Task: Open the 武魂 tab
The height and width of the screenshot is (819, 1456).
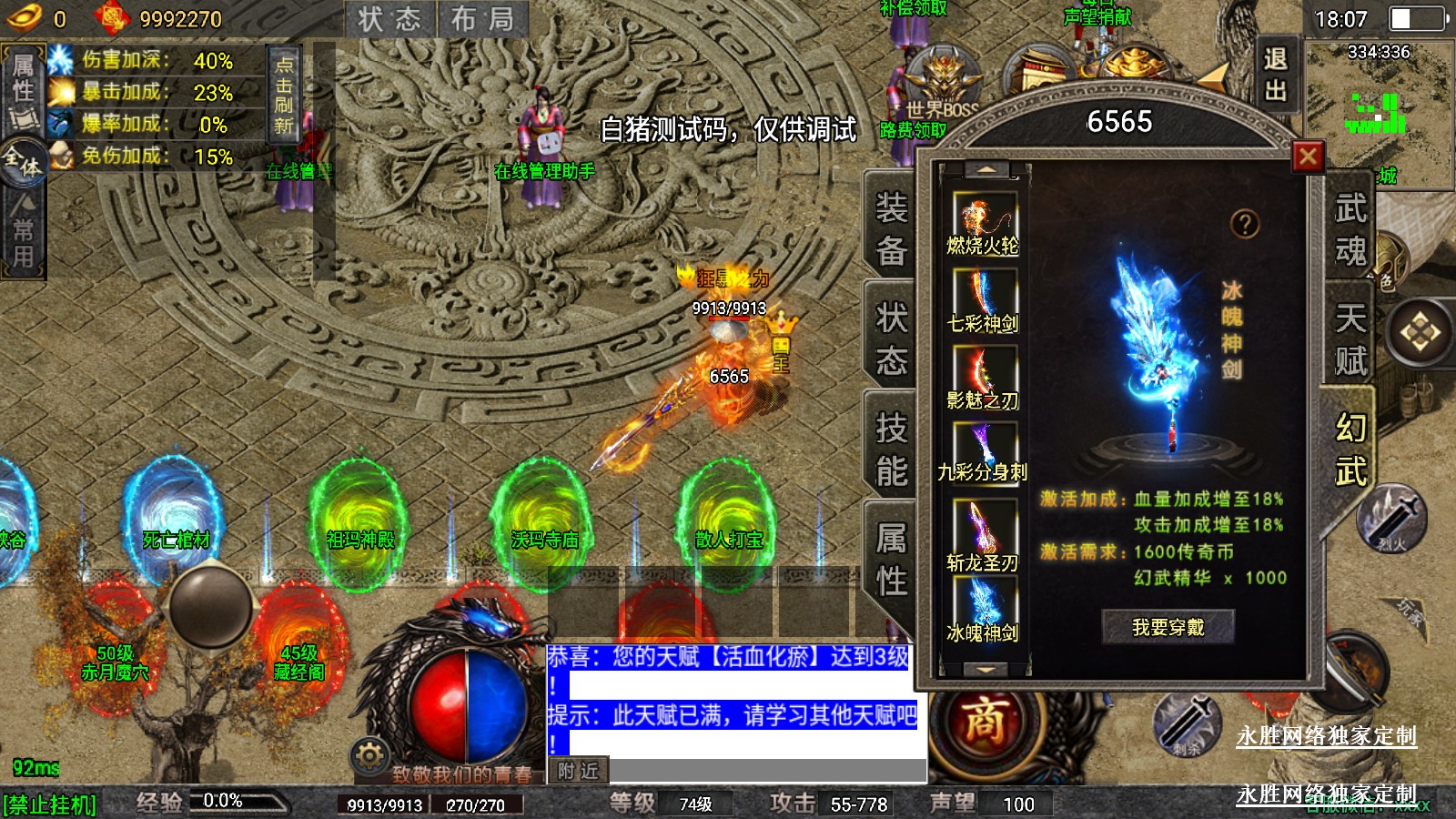Action: click(1350, 229)
